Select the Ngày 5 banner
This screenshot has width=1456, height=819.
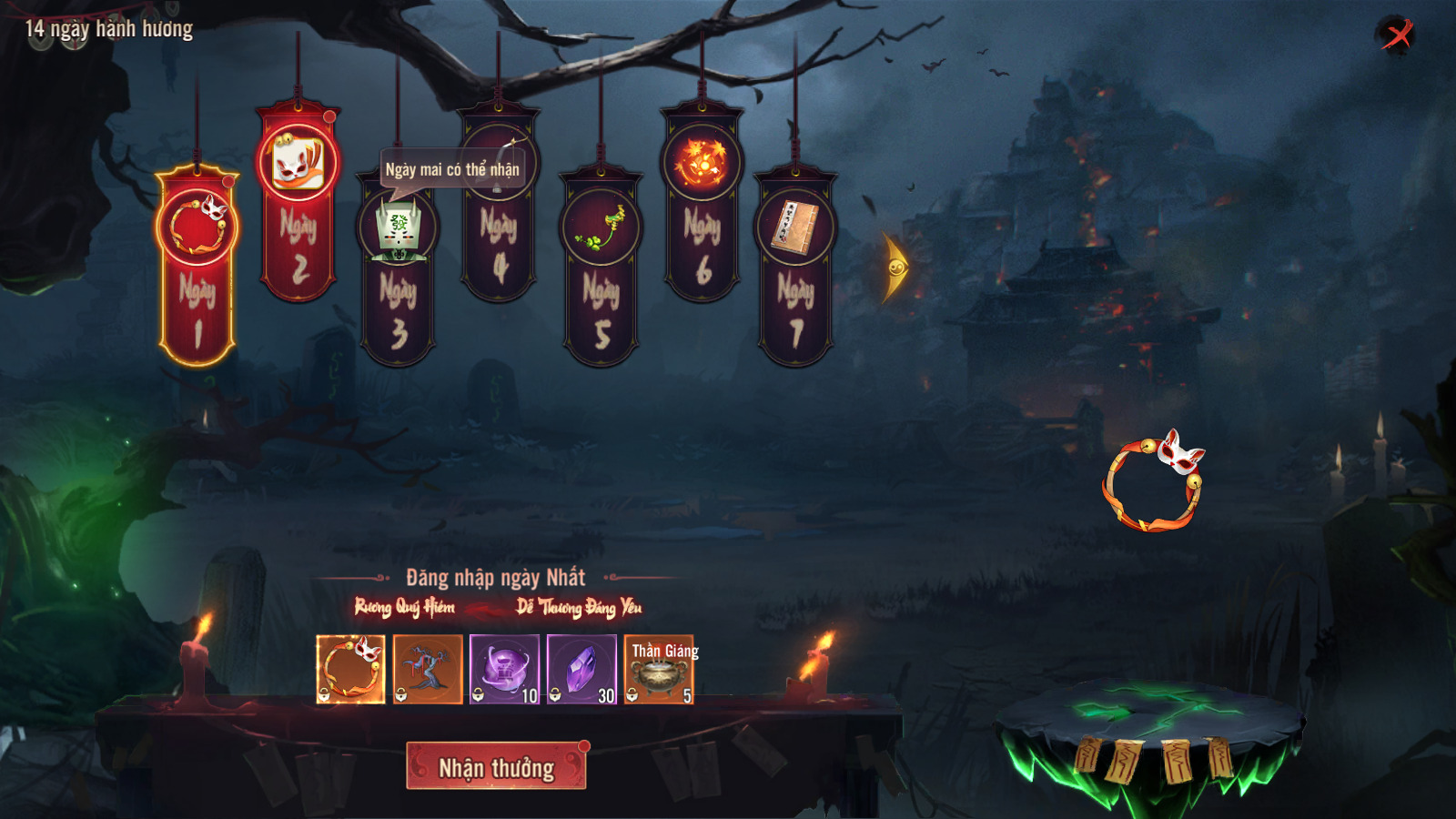pos(601,268)
